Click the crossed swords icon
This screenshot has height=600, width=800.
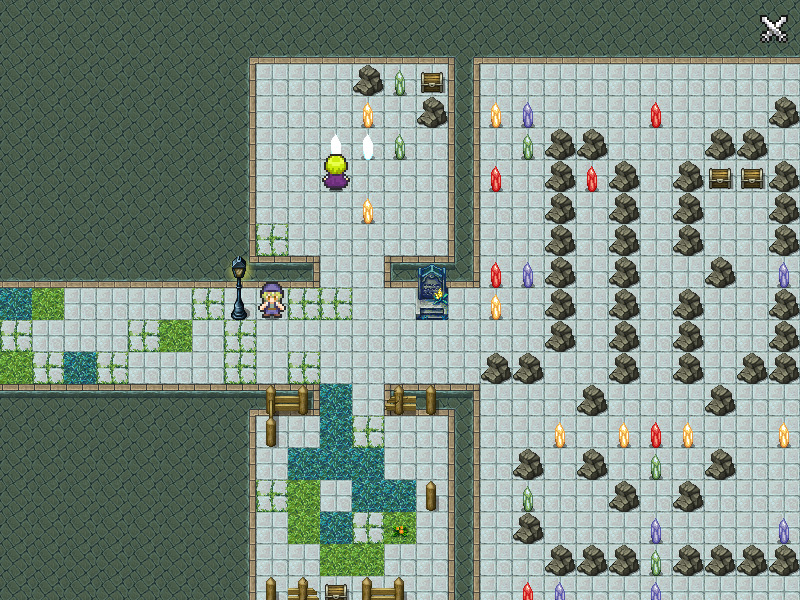pos(774,28)
